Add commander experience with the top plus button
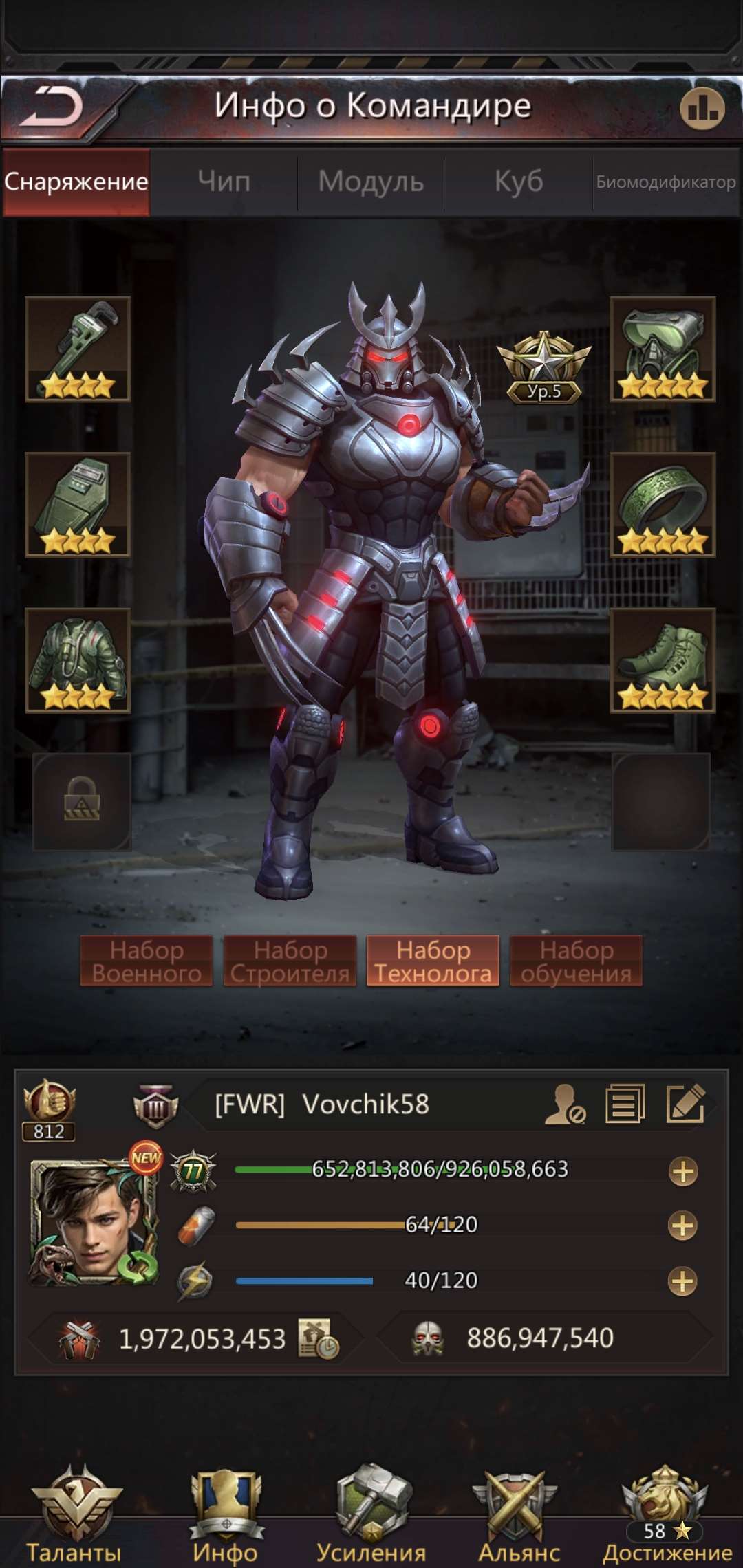Viewport: 743px width, 1568px height. [682, 1171]
